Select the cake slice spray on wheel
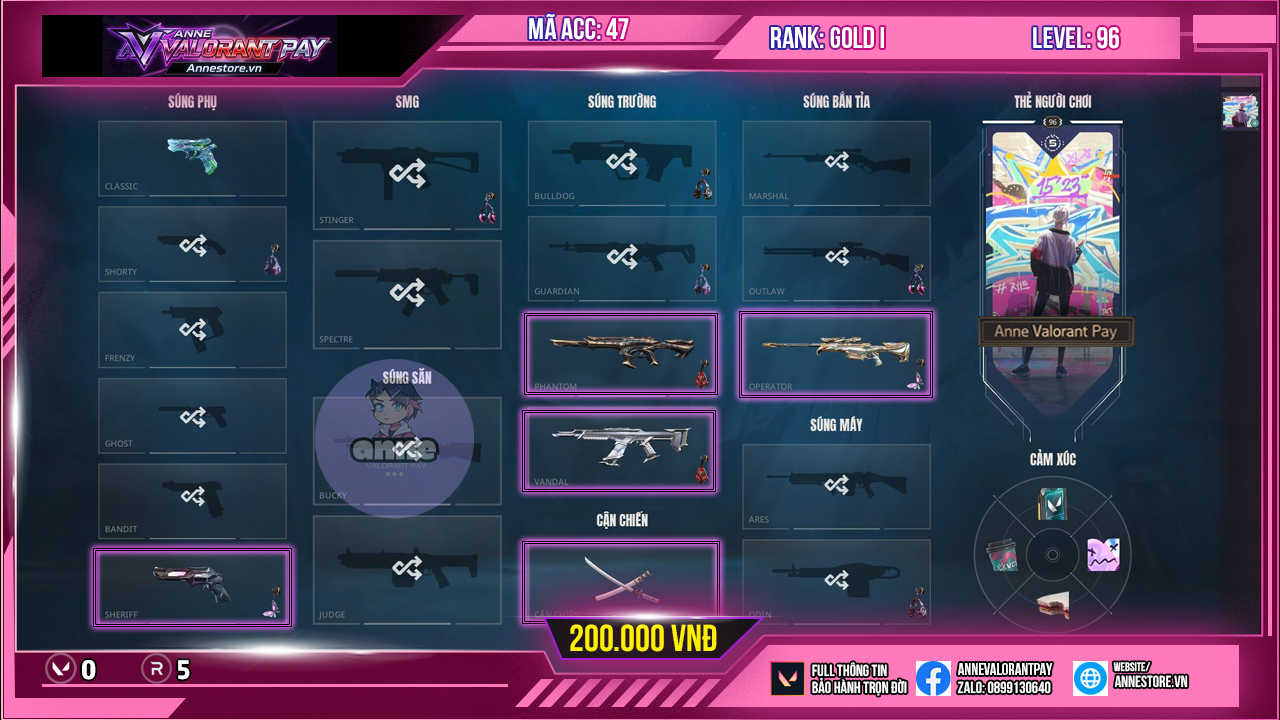 [x=1052, y=604]
